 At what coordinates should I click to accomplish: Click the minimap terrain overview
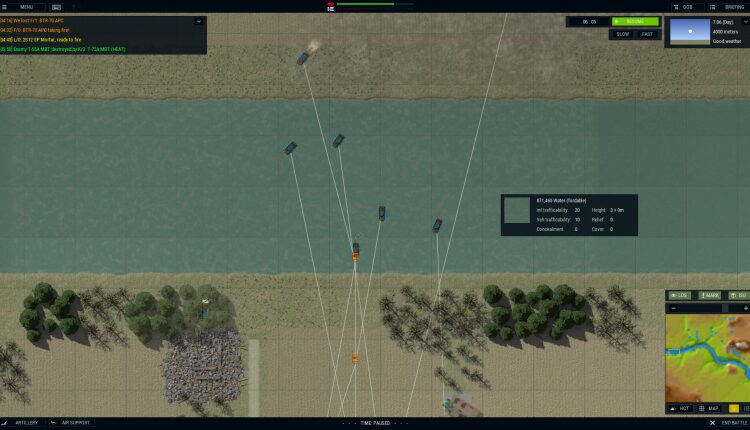(707, 358)
